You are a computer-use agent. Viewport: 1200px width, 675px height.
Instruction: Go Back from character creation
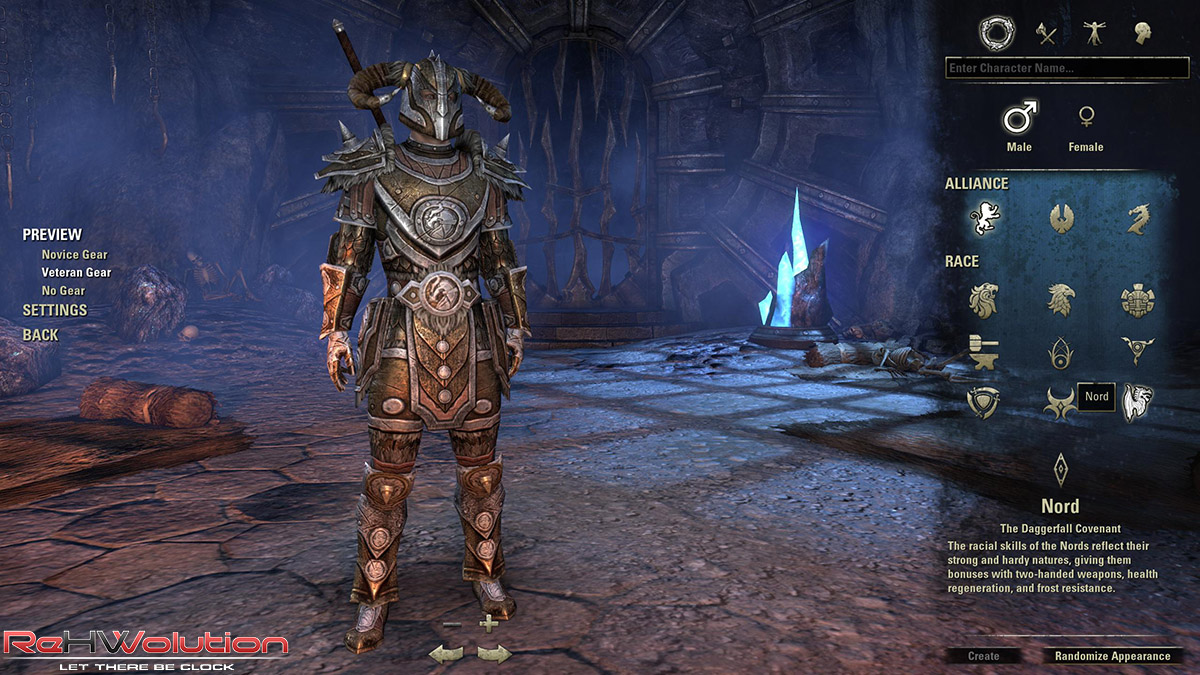(x=40, y=335)
